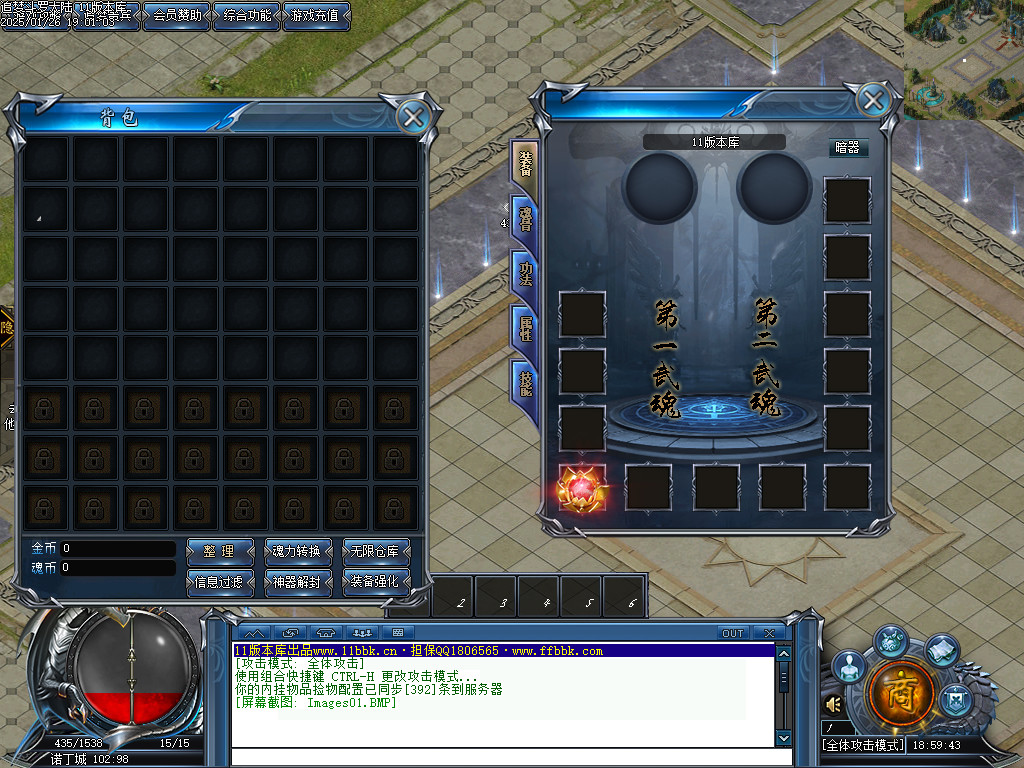The height and width of the screenshot is (768, 1024).
Task: Click the OUT button on chat bar
Action: 733,633
